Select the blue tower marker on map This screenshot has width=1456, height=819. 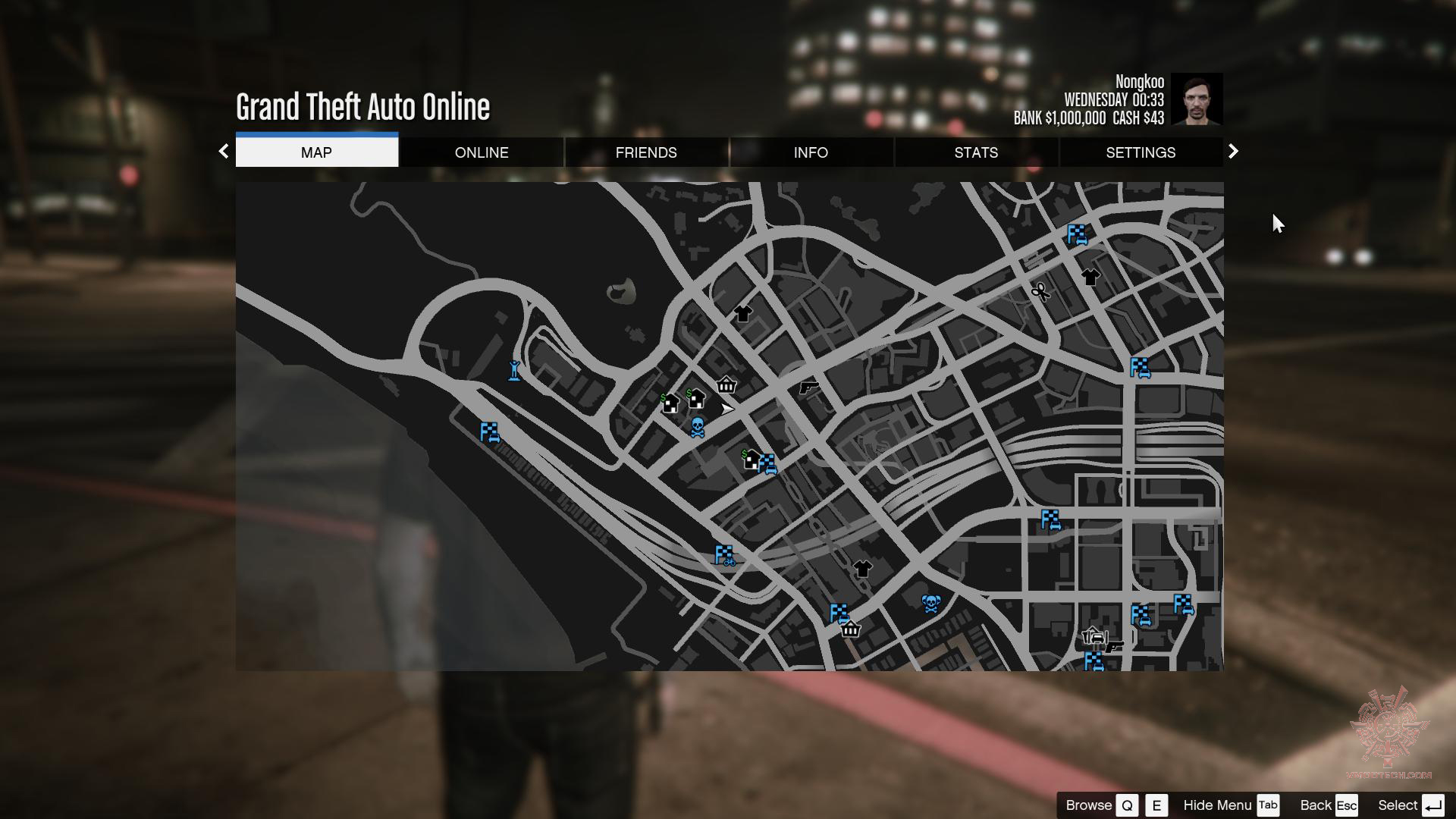[x=514, y=371]
